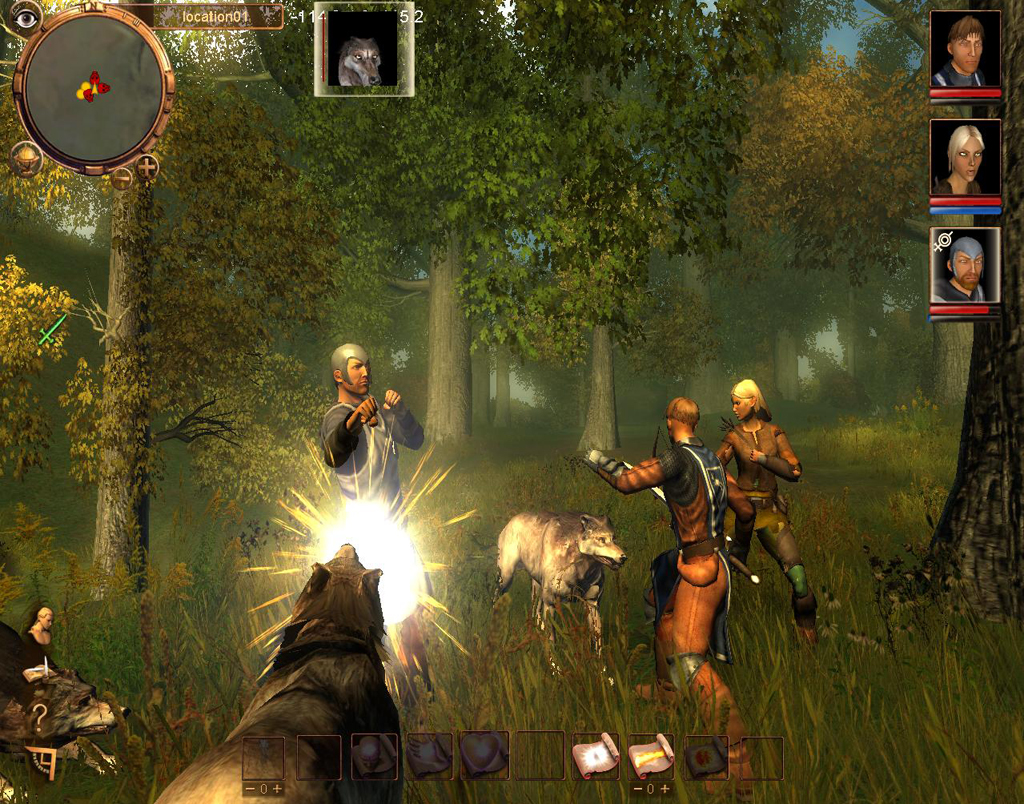Select the heart-shaped hotbar slot
This screenshot has width=1024, height=804.
coord(484,757)
